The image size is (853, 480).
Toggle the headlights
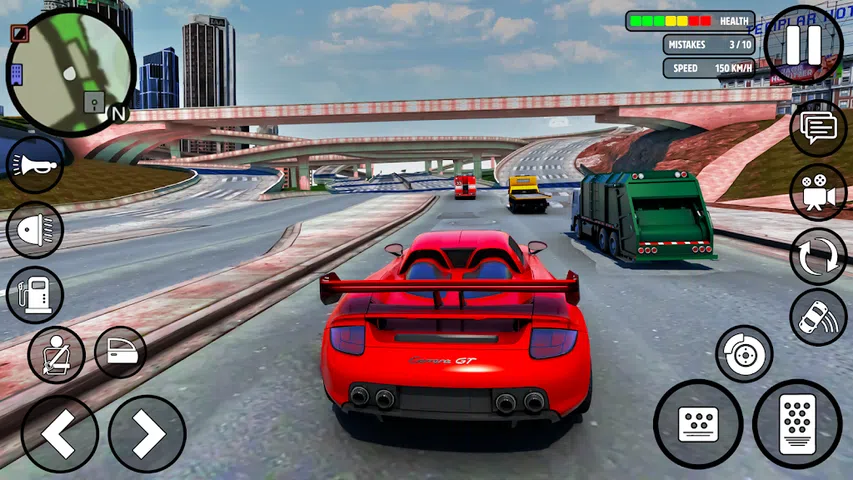(x=35, y=230)
